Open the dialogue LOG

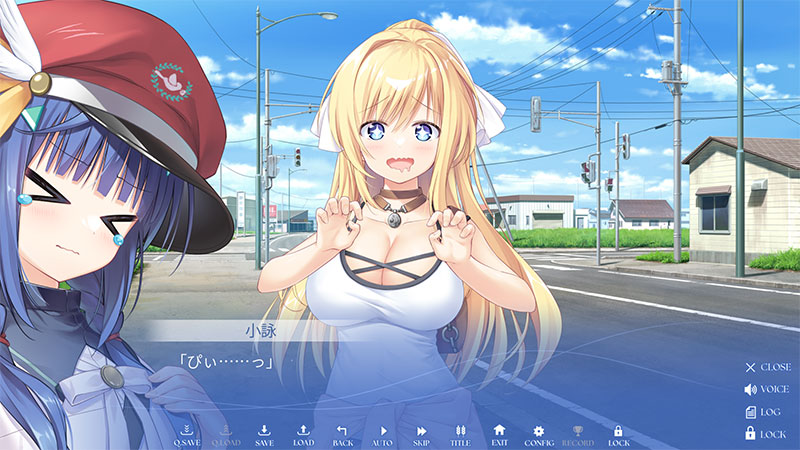[767, 411]
